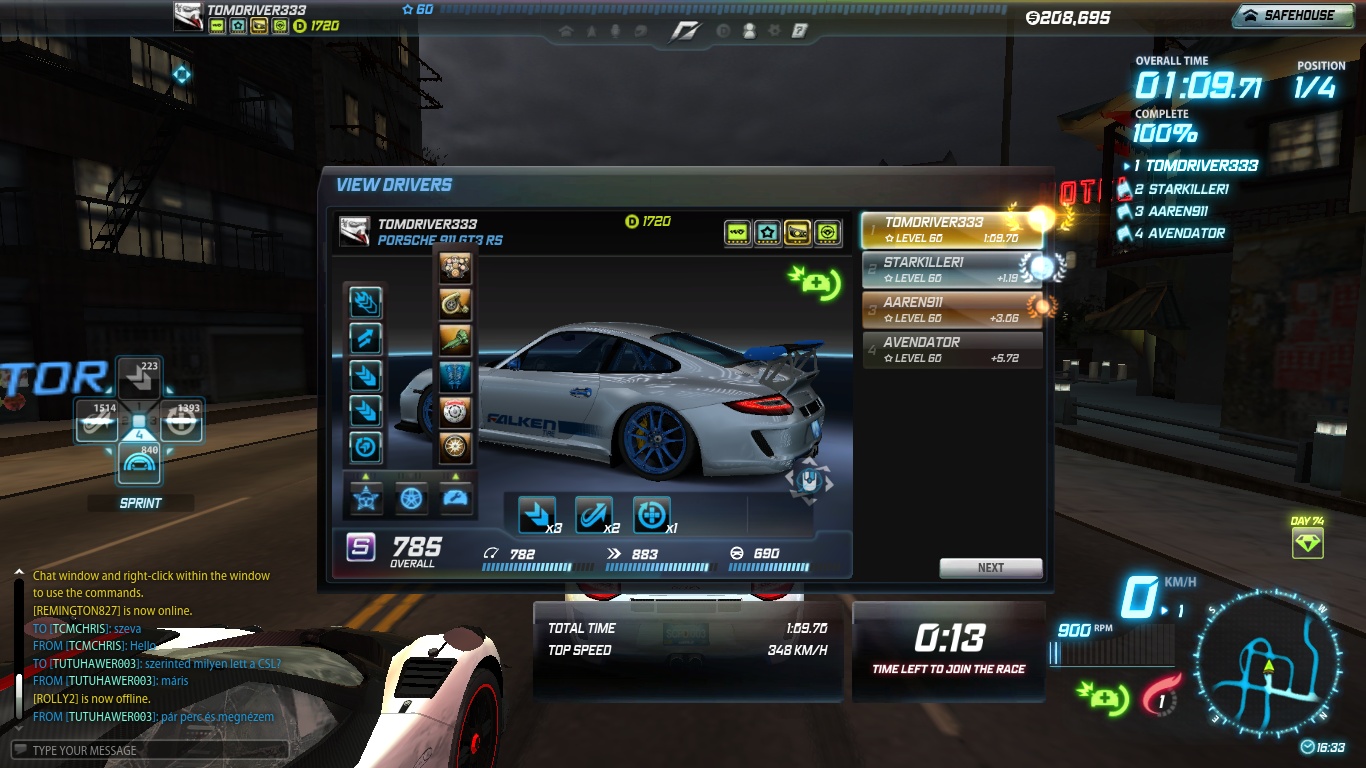Viewport: 1366px width, 768px height.
Task: Return to the Safehouse
Action: pos(1297,15)
